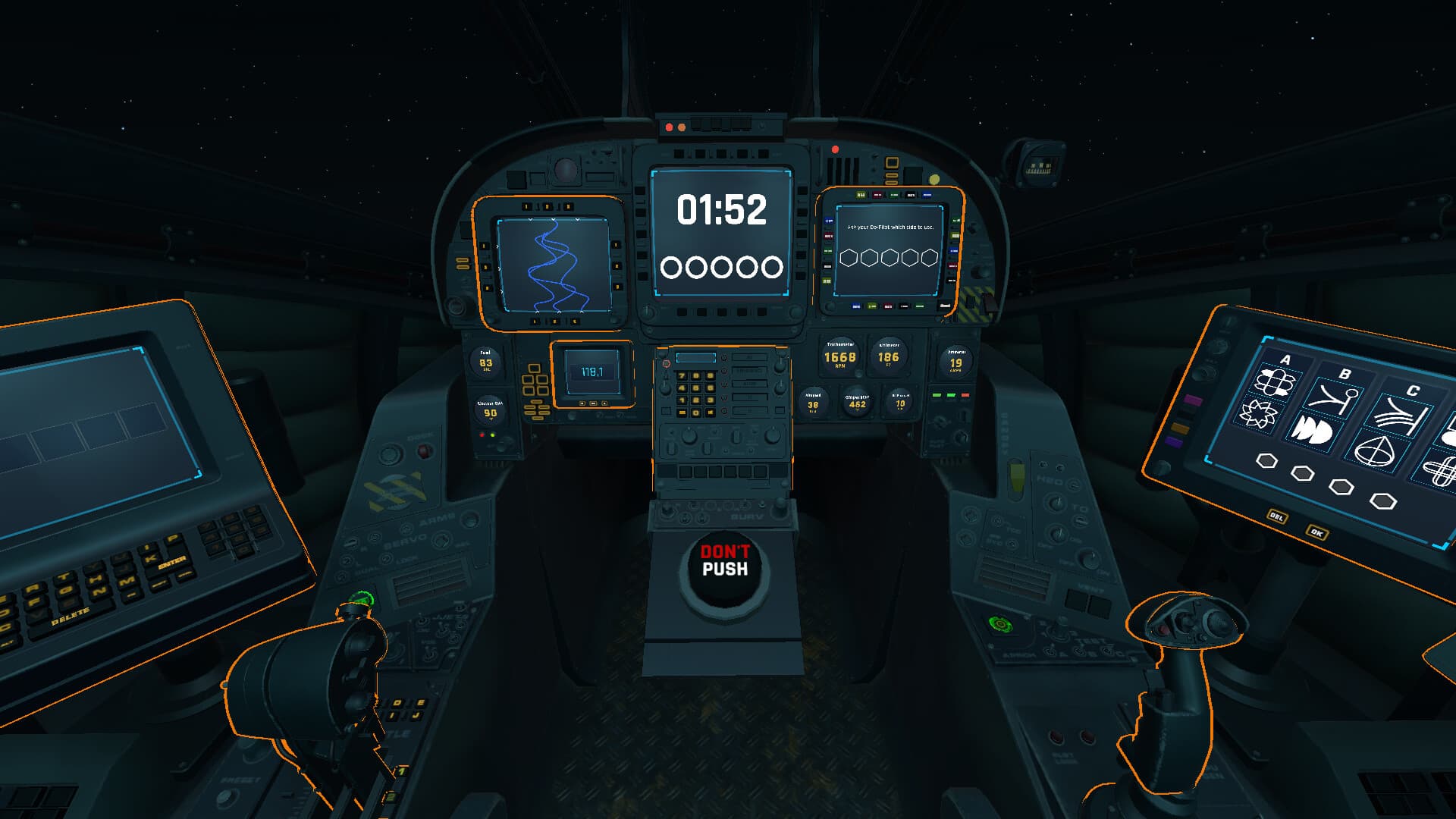Pick the seashell symbol in column B
The width and height of the screenshot is (1456, 819).
(1316, 430)
